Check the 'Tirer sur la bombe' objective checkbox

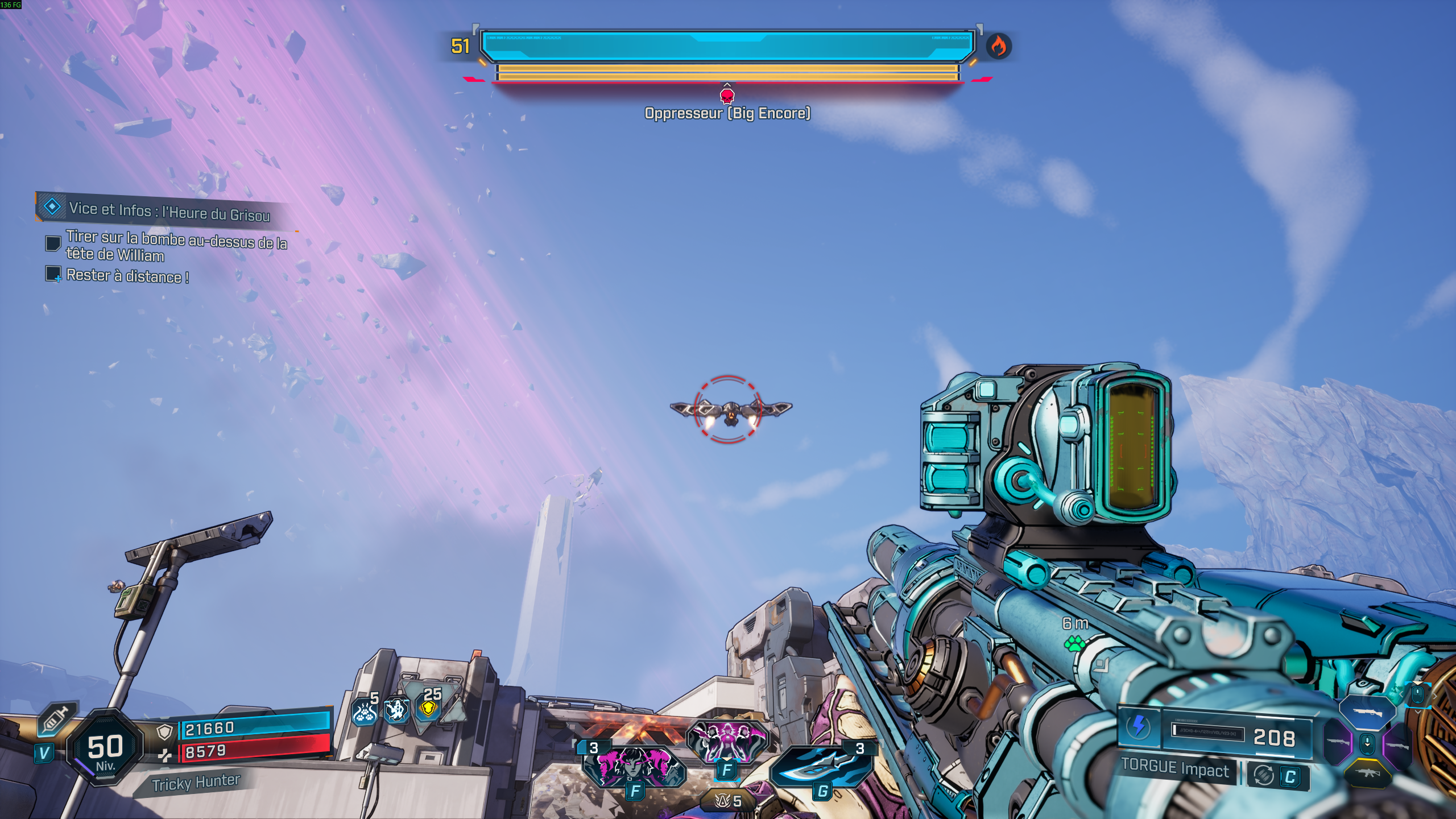53,245
